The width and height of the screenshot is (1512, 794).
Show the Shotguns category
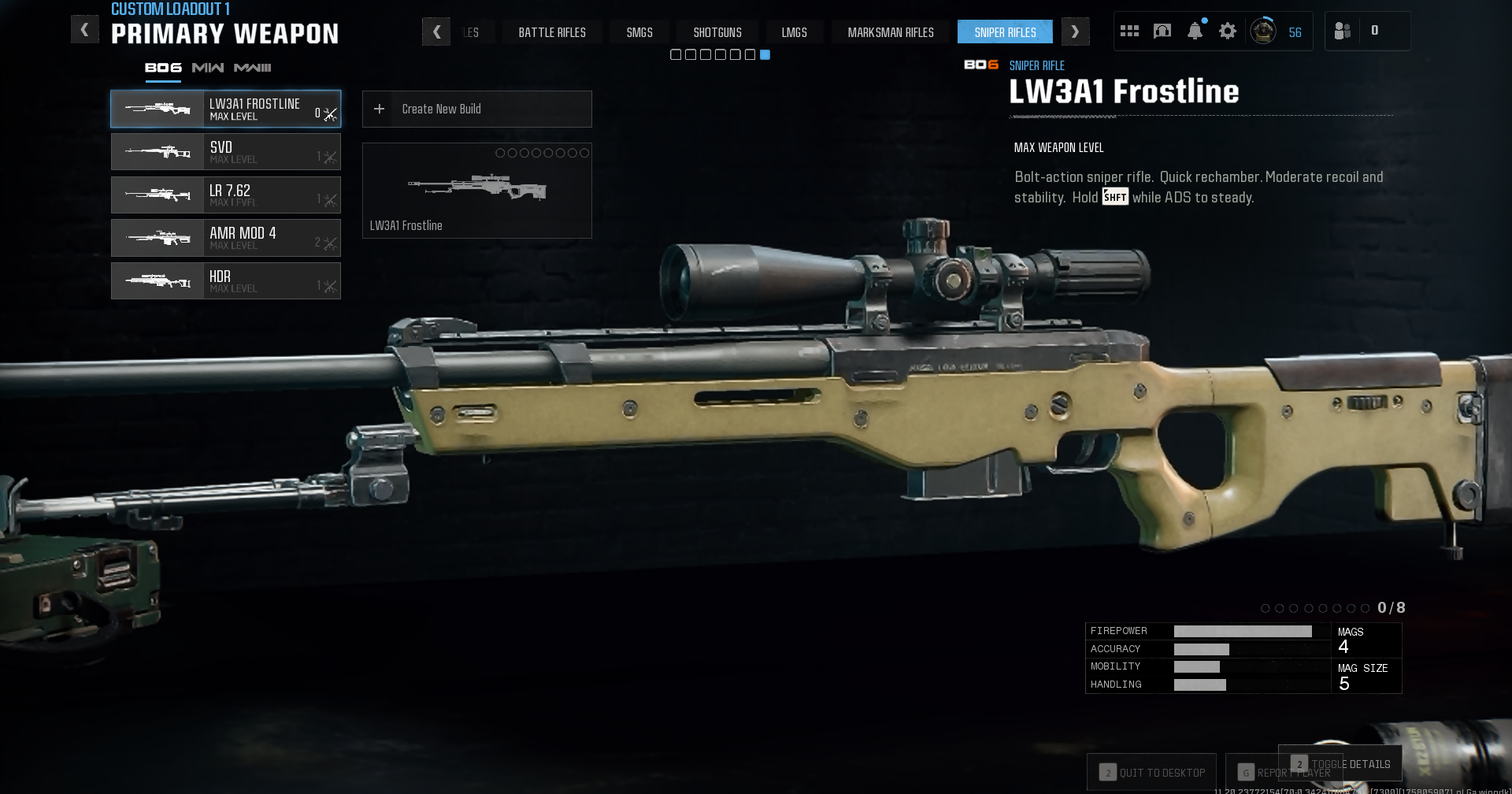717,32
